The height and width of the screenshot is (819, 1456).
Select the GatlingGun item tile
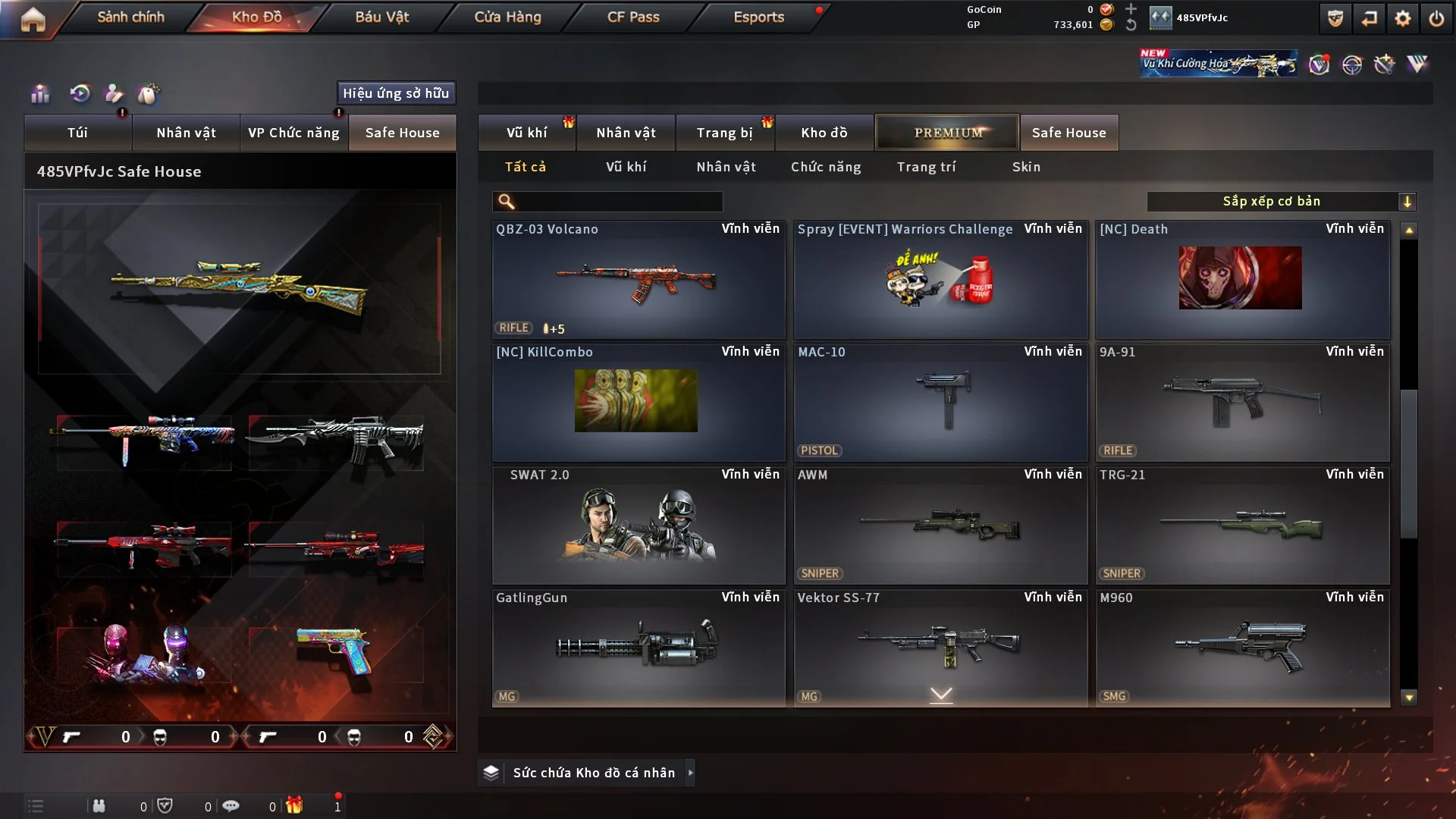coord(638,648)
